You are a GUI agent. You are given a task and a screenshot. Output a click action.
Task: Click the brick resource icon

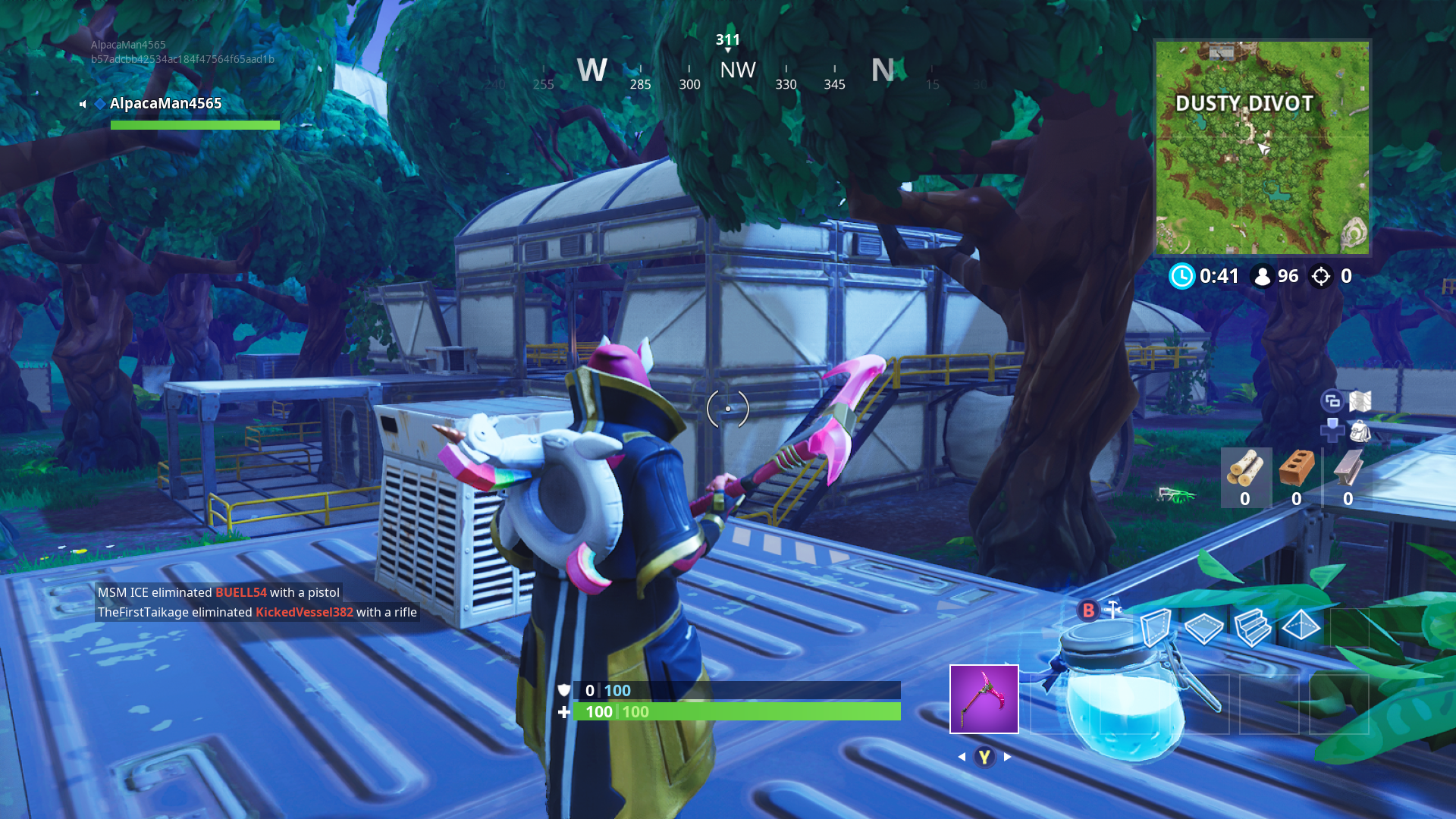point(1297,469)
